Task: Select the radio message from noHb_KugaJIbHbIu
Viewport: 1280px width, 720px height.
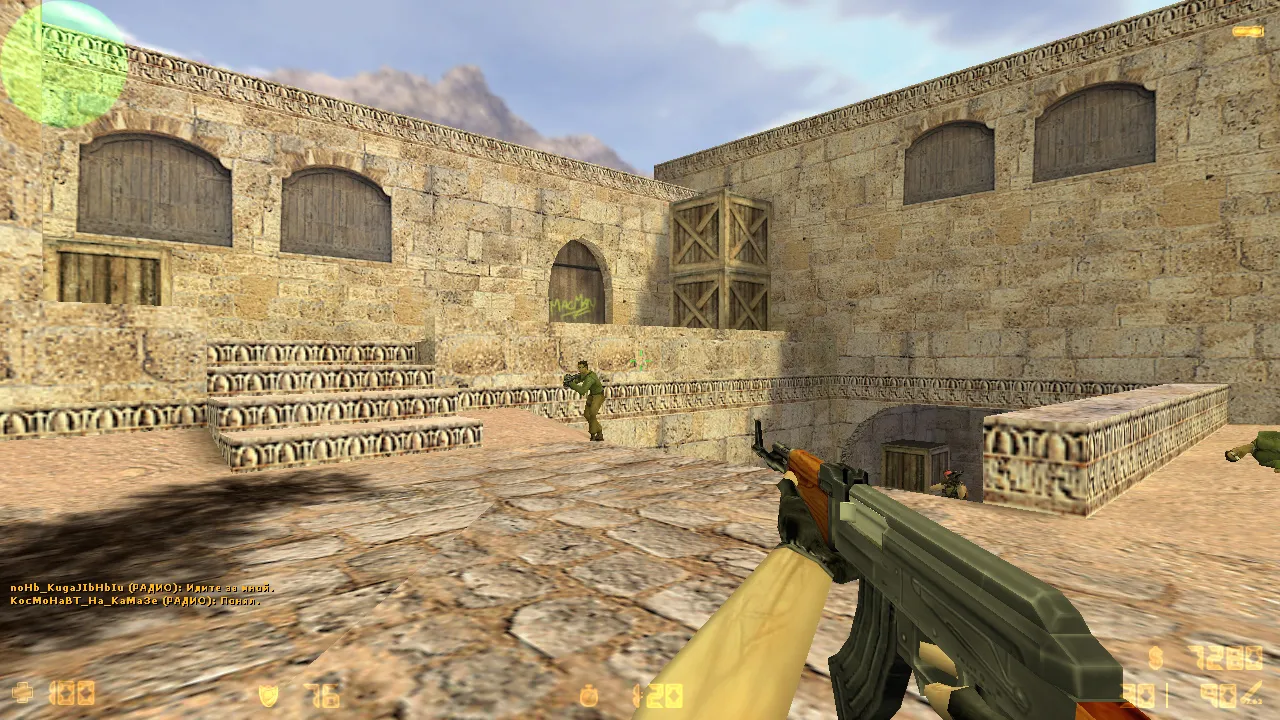Action: tap(142, 588)
